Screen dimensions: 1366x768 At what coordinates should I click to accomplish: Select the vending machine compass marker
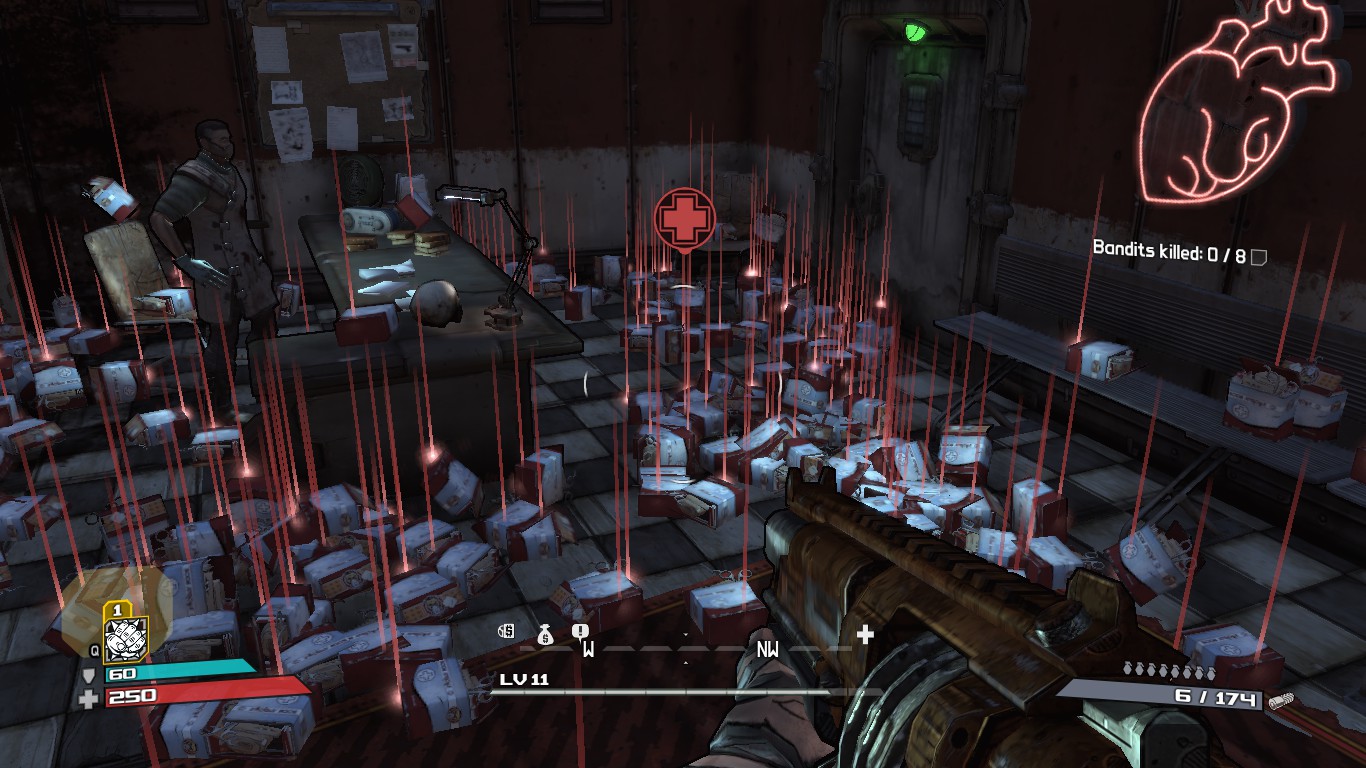[x=507, y=632]
